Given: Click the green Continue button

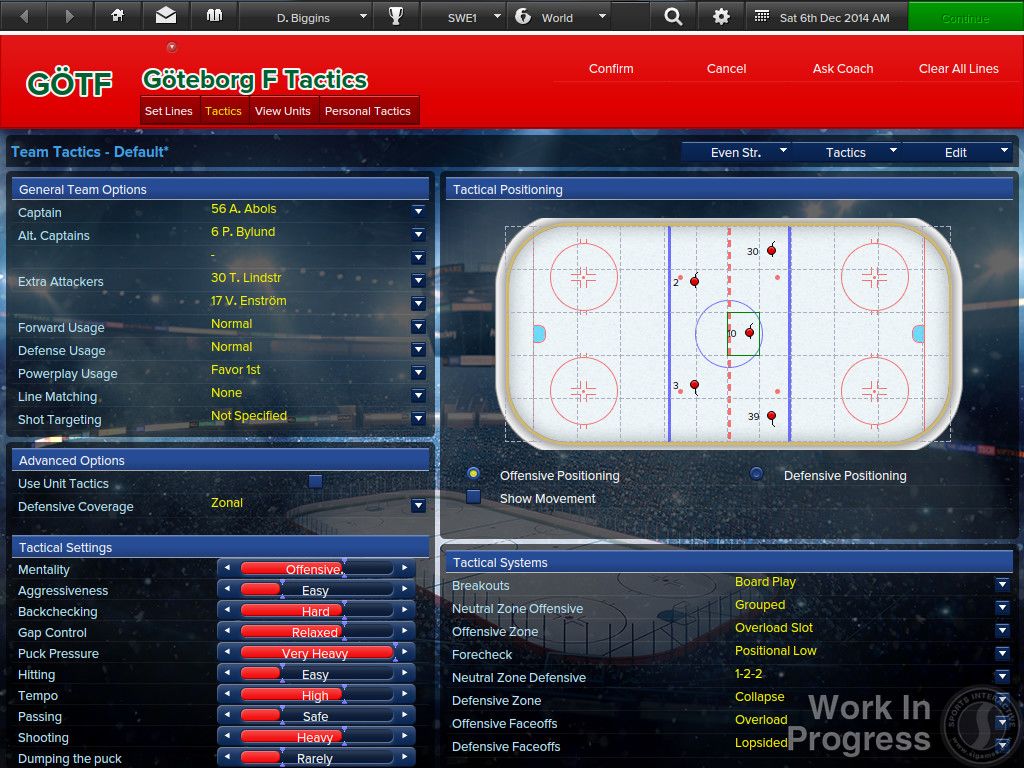Looking at the screenshot, I should click(965, 17).
